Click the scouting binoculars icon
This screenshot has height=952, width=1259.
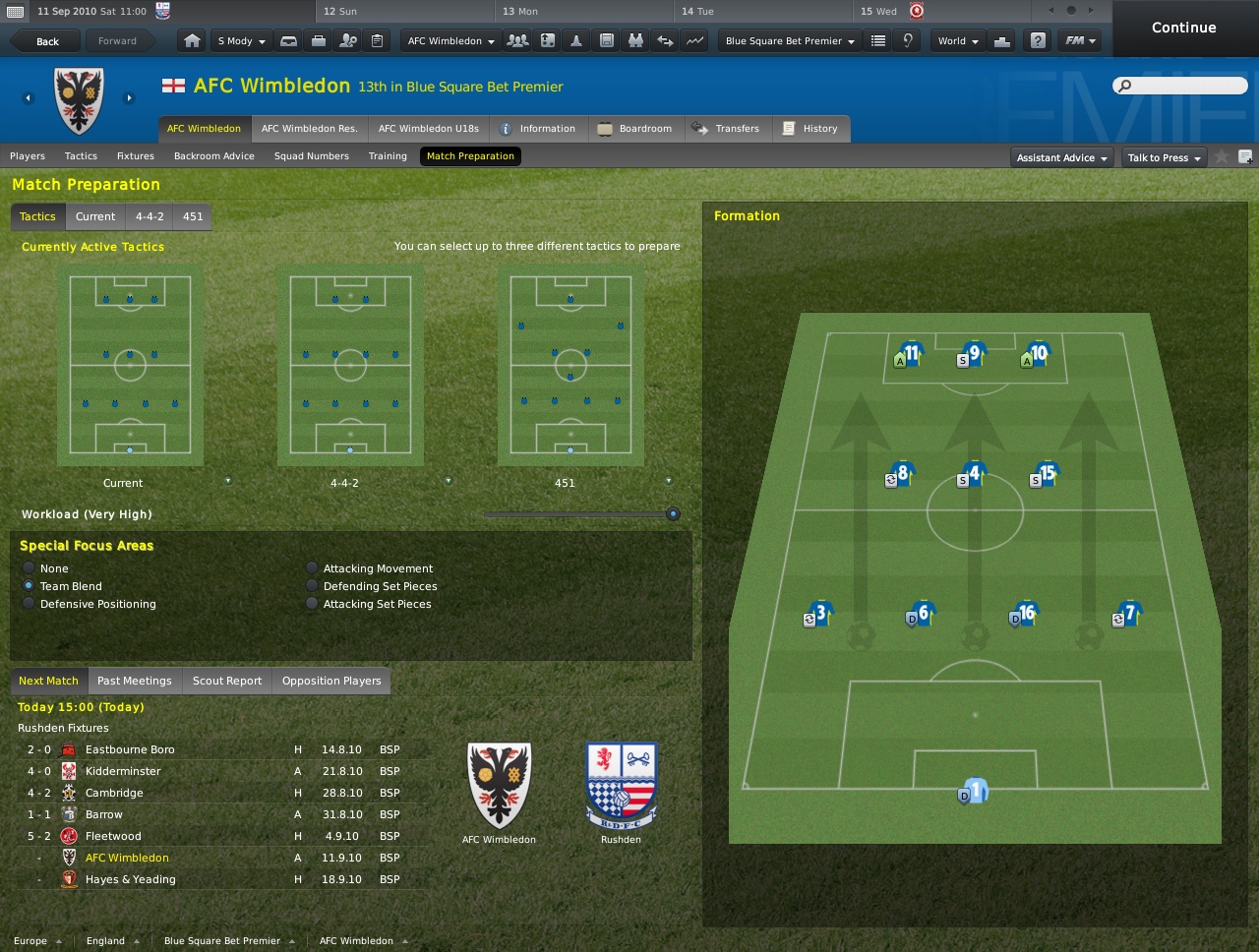click(x=634, y=40)
